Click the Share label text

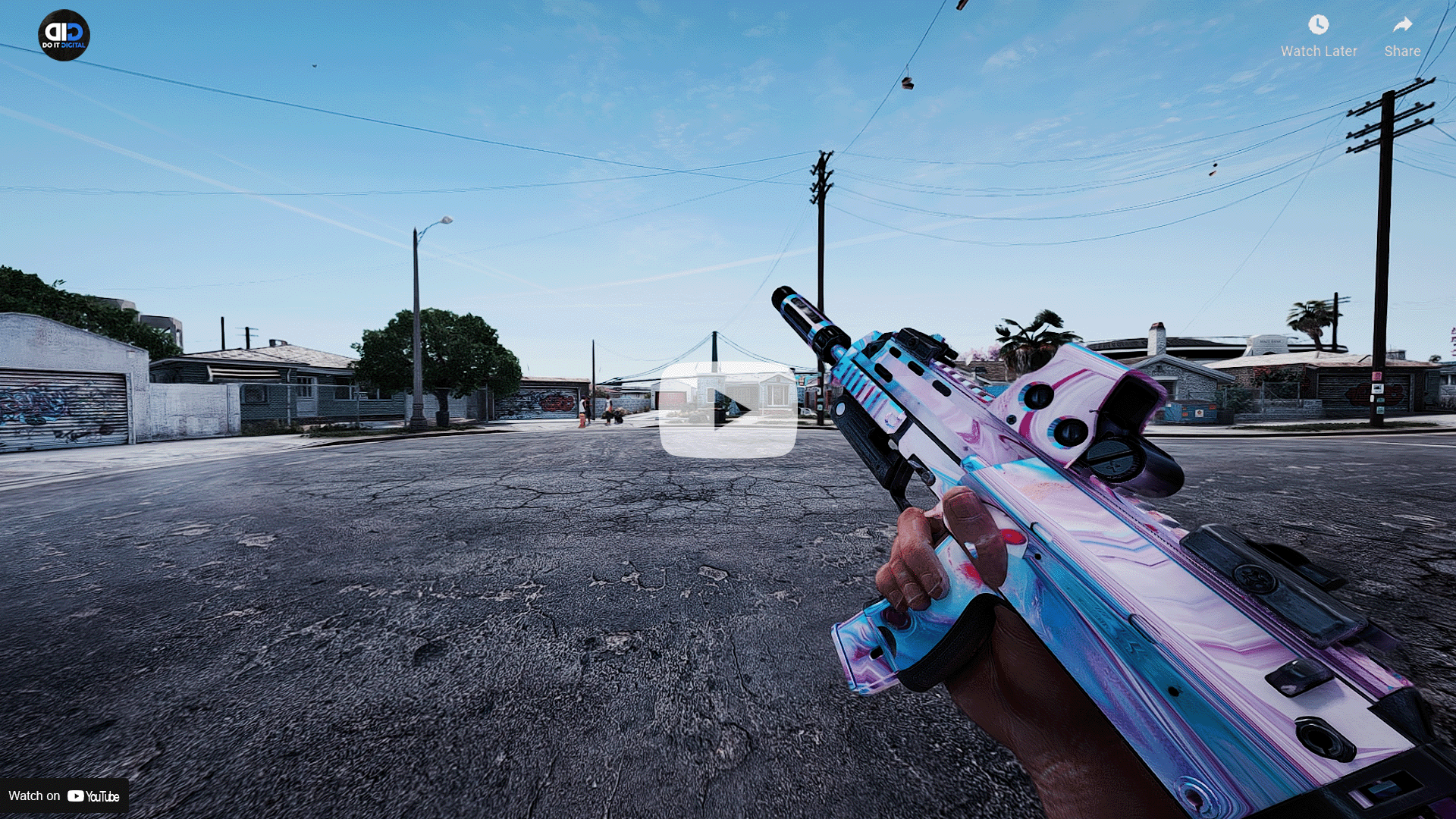click(1401, 51)
